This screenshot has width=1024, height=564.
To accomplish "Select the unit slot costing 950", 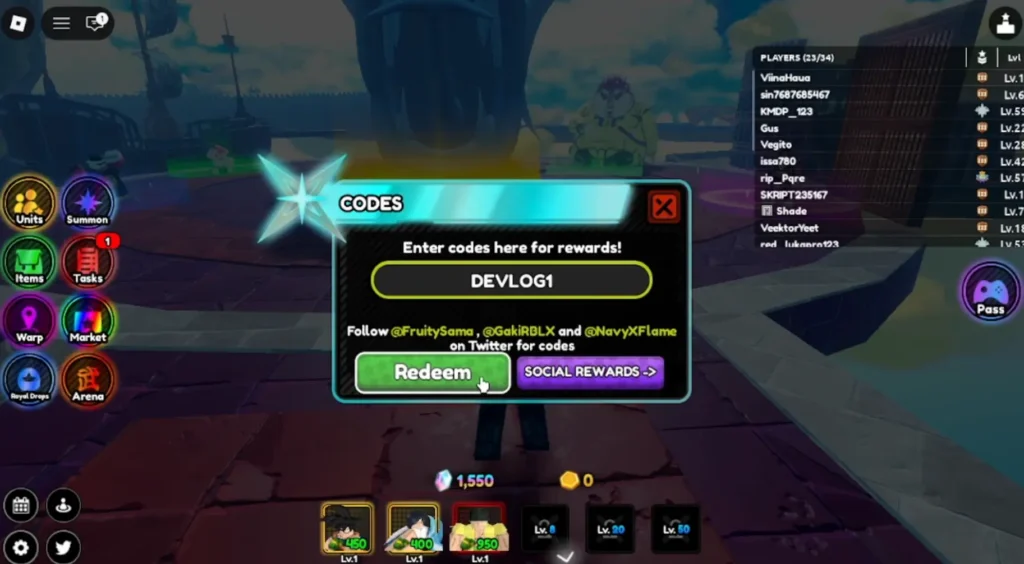I will pyautogui.click(x=479, y=528).
